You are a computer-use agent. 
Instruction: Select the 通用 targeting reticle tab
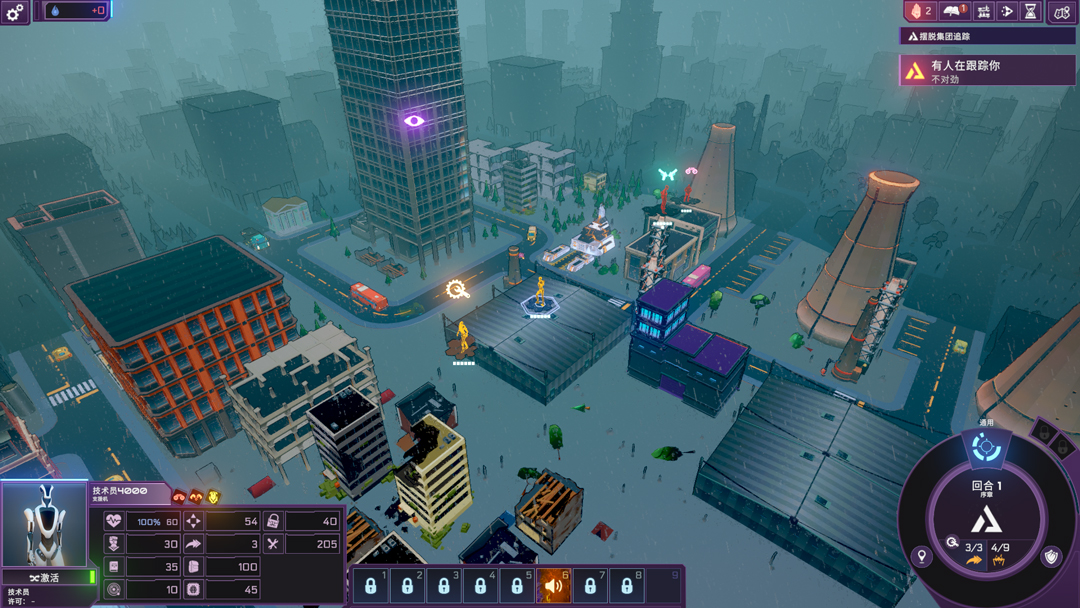coord(986,449)
